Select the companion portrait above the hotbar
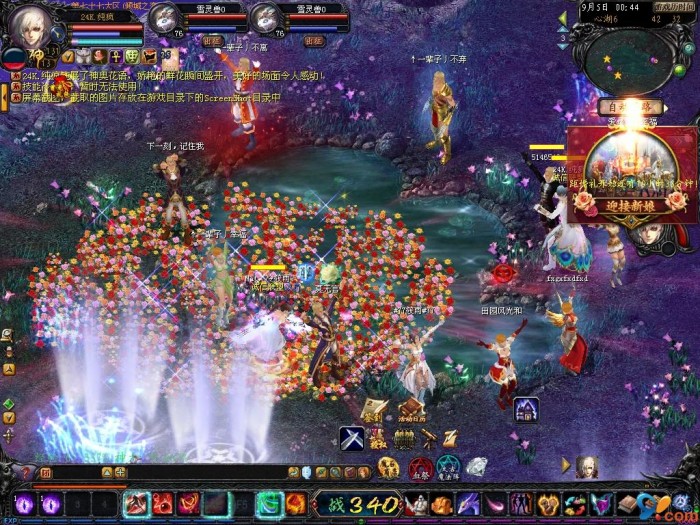Screen dimensions: 700x525 pos(588,466)
